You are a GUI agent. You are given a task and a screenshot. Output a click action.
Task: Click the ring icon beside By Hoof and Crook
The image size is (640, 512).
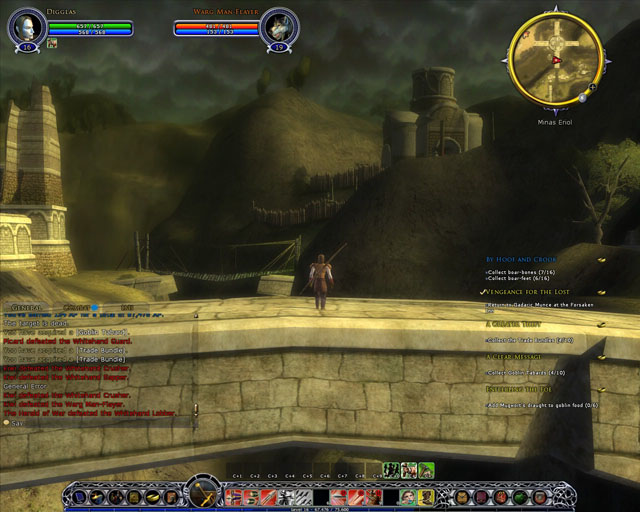[602, 260]
